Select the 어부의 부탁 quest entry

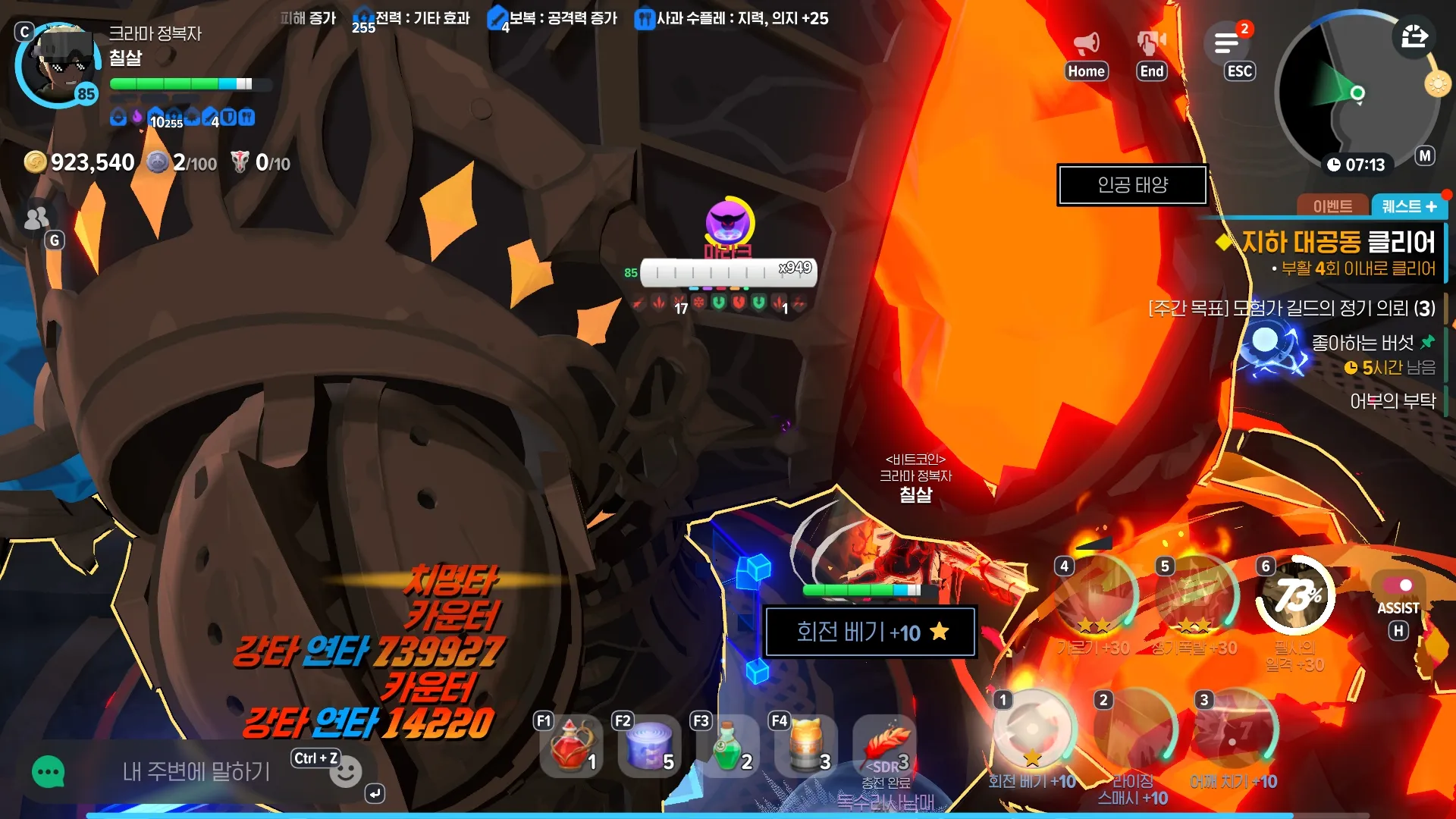click(x=1392, y=401)
